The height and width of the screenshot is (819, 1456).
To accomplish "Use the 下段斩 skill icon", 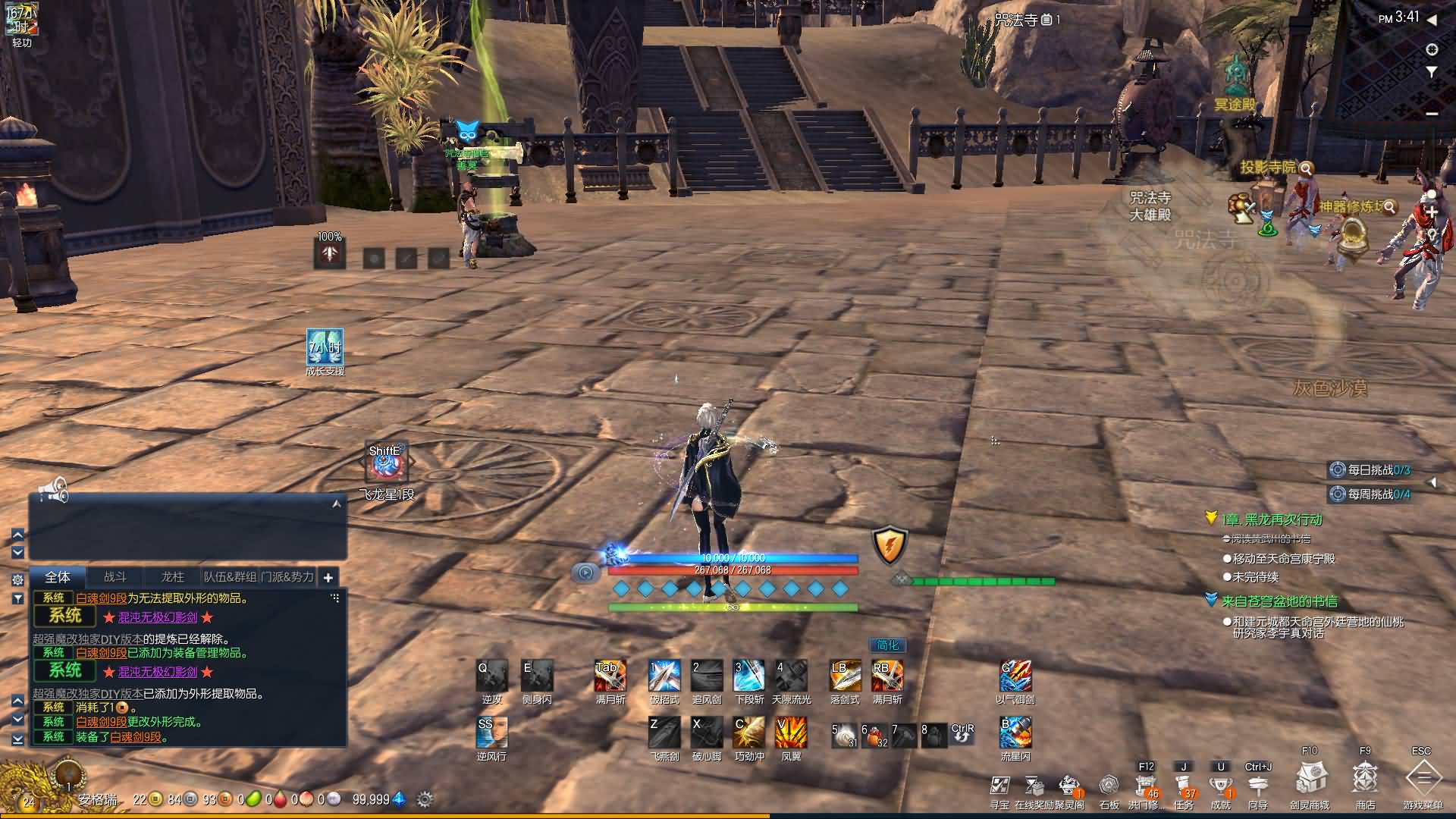I will click(x=749, y=676).
